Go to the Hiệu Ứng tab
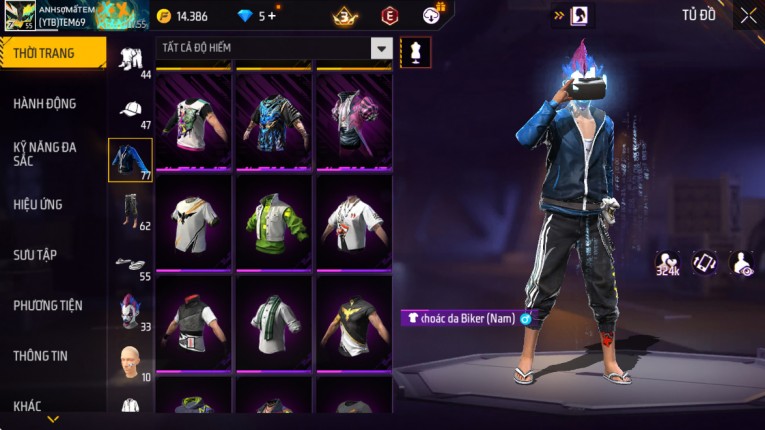 point(38,205)
